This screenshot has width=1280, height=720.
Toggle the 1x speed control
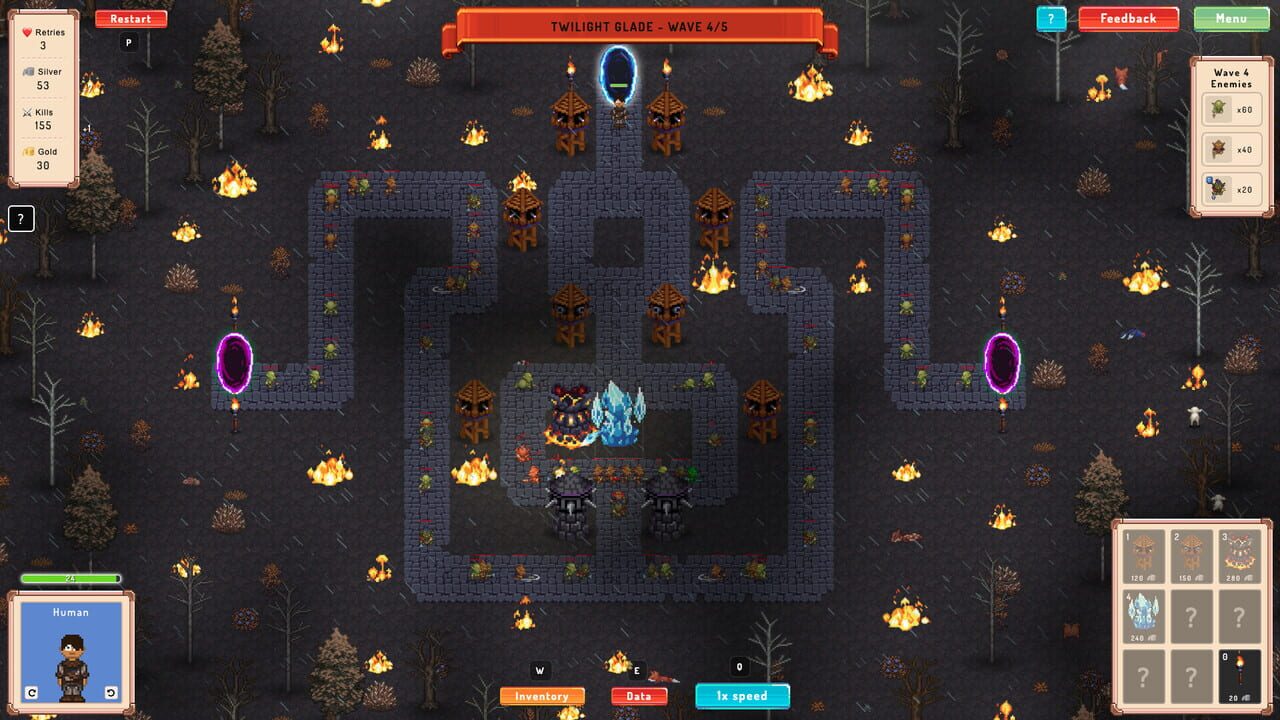(741, 695)
